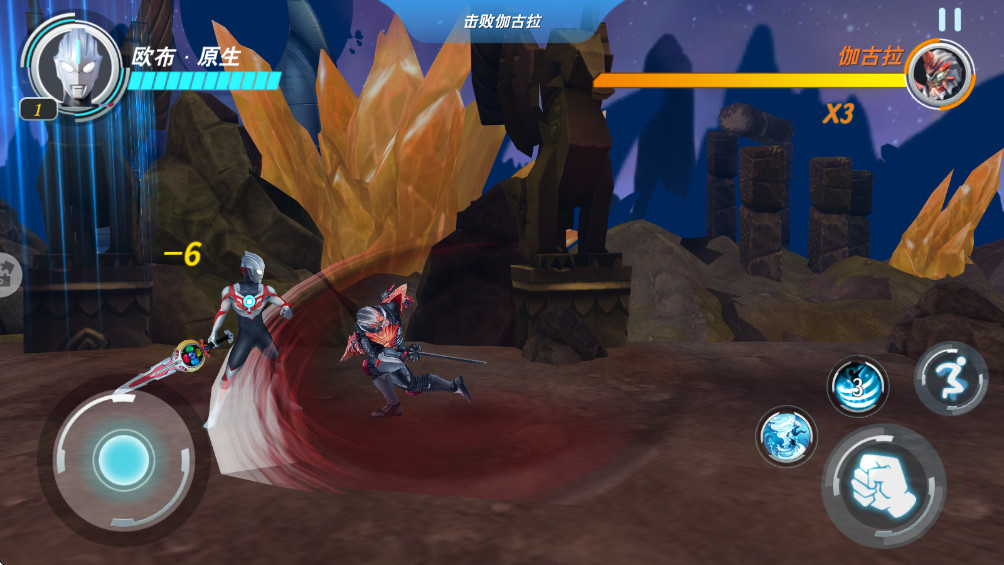Image resolution: width=1004 pixels, height=565 pixels.
Task: Select the Ultraman Orb player portrait
Action: click(75, 66)
